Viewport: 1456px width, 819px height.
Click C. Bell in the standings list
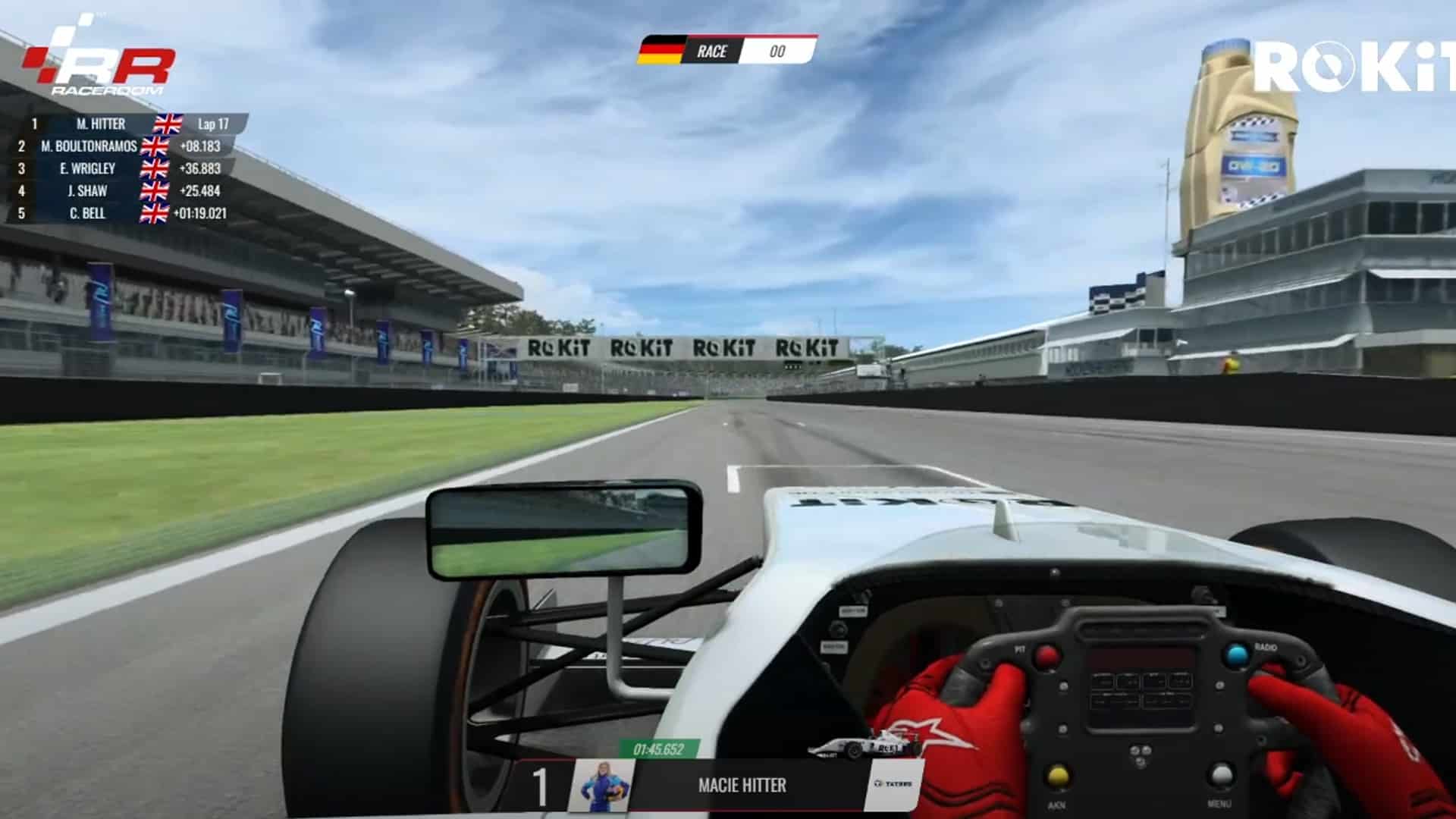click(x=87, y=214)
